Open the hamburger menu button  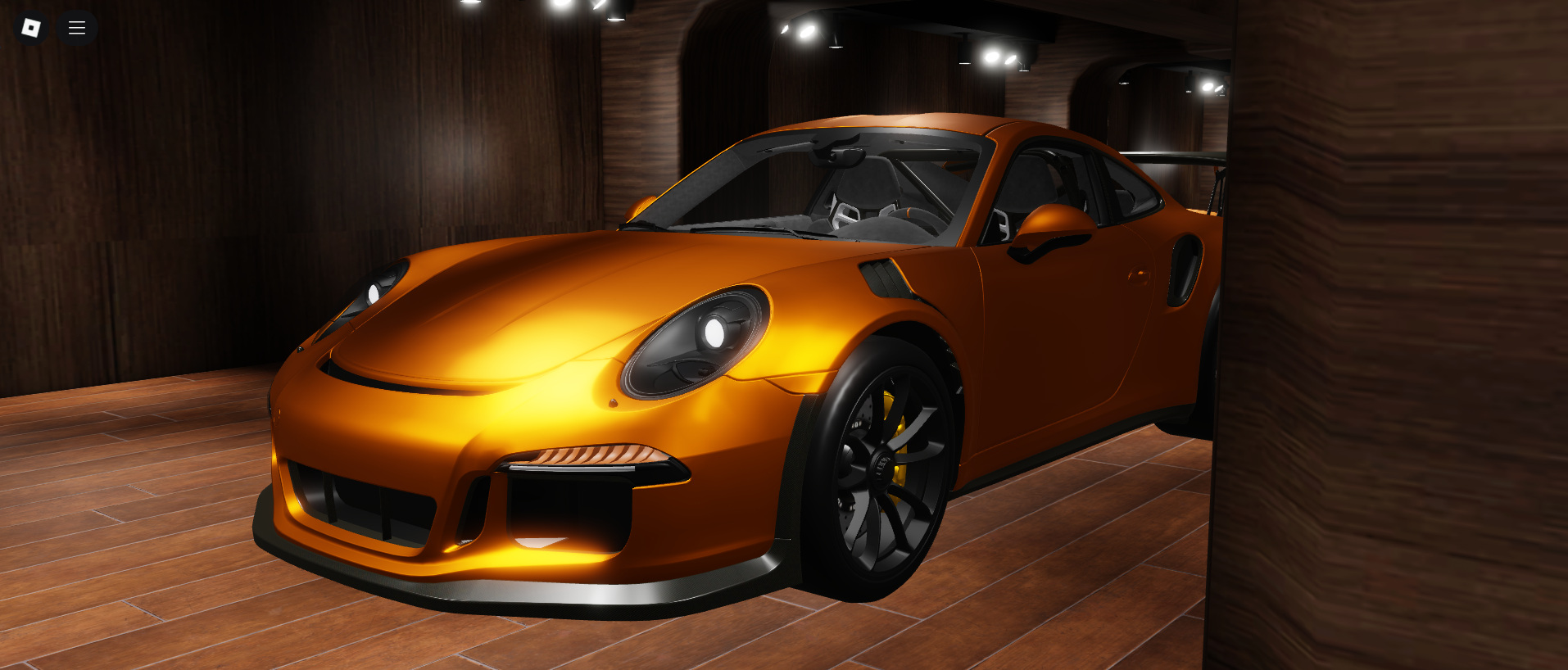pos(77,28)
